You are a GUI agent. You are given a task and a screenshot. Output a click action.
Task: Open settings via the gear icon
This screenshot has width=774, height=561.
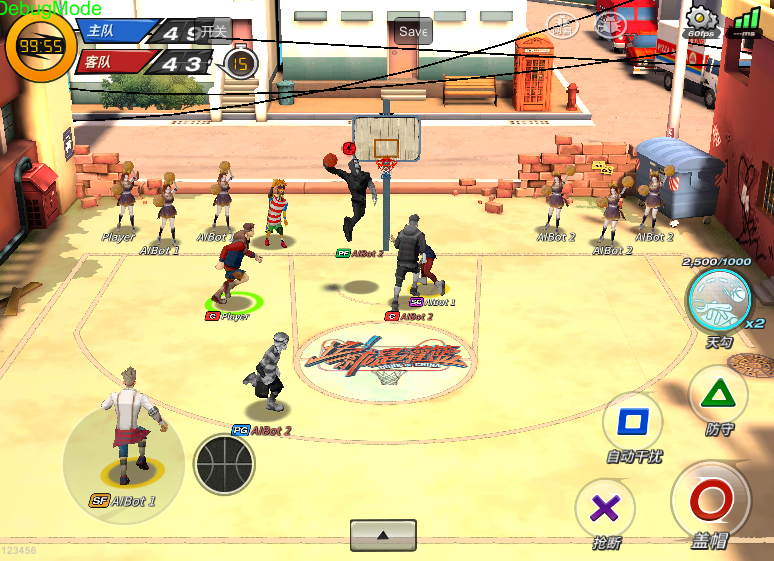[701, 20]
